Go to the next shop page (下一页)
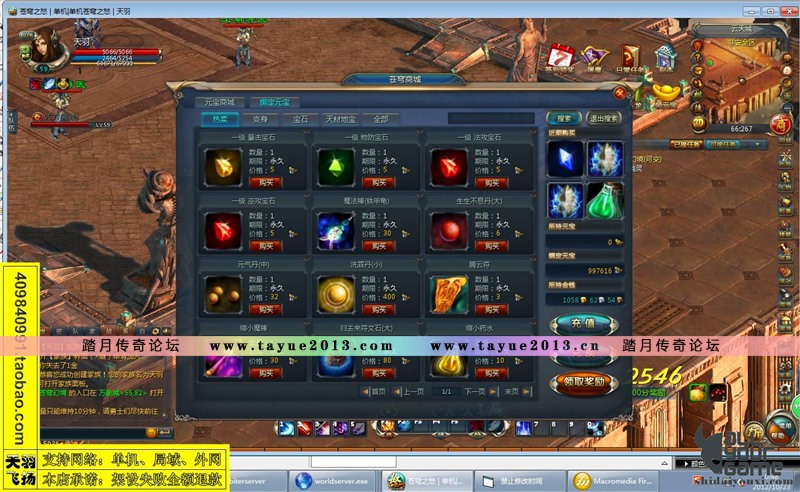 point(474,392)
